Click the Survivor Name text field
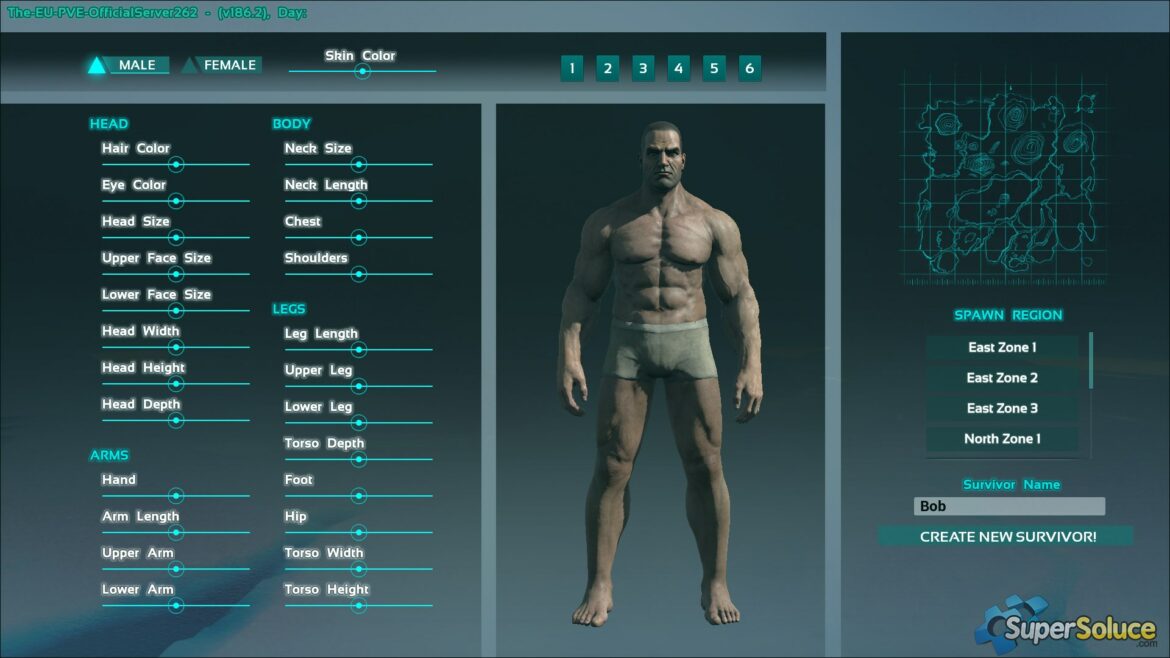Screen dimensions: 1170x658 (x=1009, y=506)
